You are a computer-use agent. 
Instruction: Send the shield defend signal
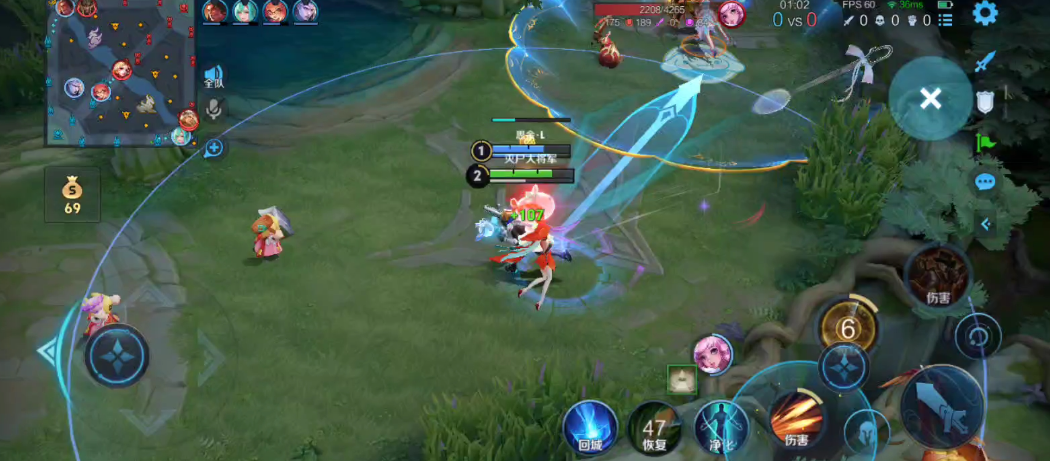coord(985,101)
